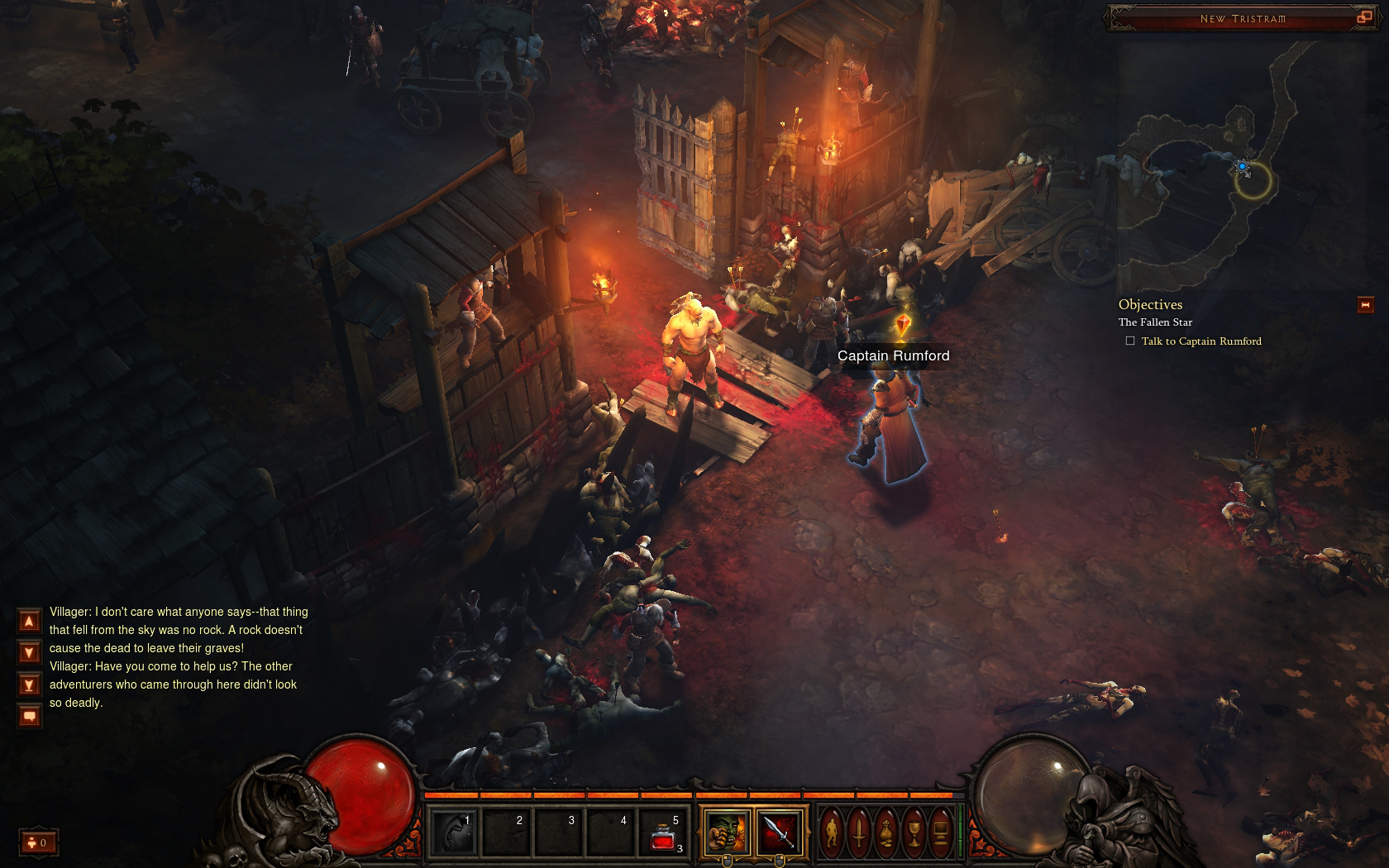The image size is (1389, 868).
Task: Open the character figure menu button
Action: [x=833, y=832]
